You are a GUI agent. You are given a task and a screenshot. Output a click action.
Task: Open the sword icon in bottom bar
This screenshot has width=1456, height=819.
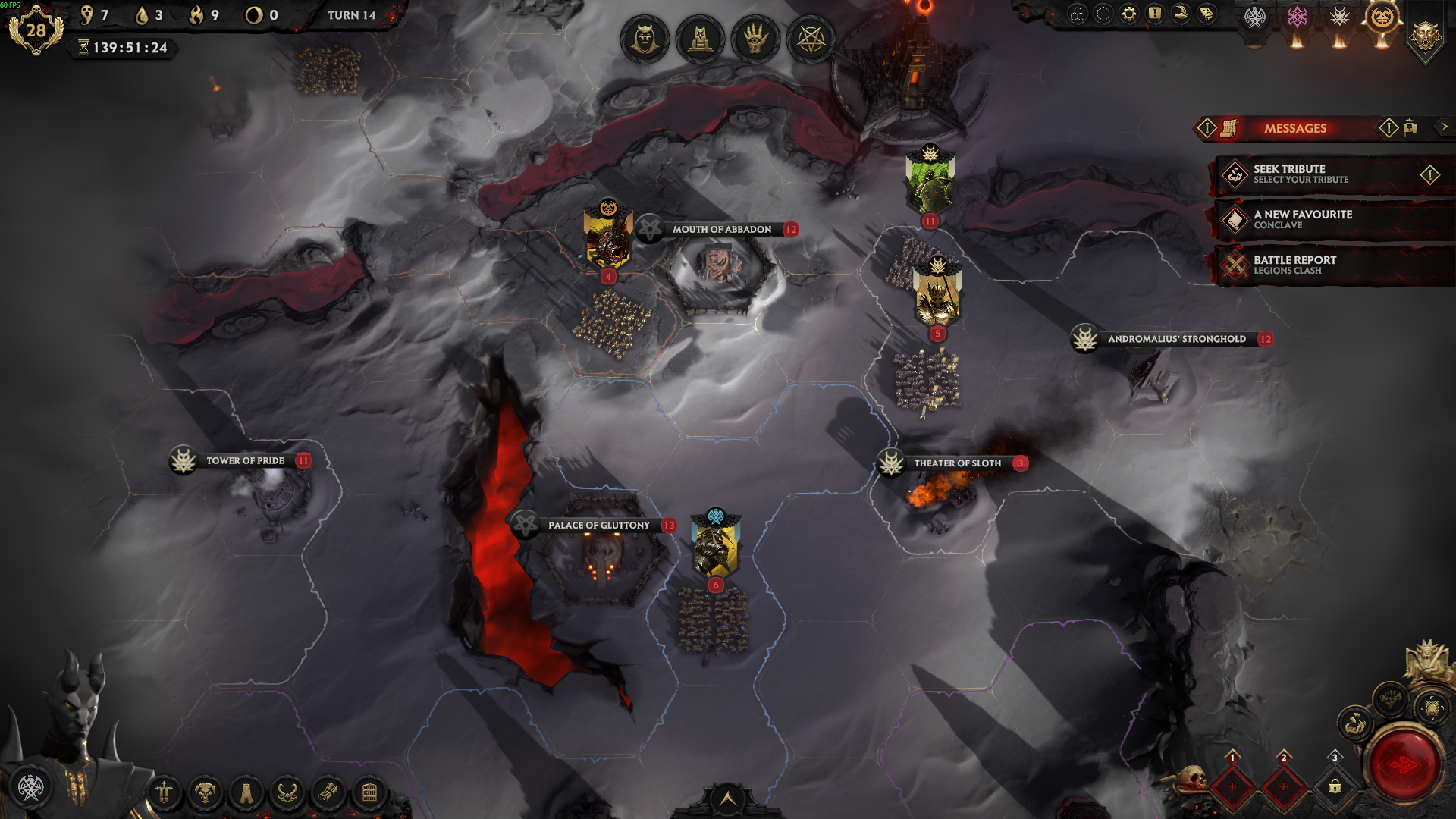pyautogui.click(x=164, y=793)
